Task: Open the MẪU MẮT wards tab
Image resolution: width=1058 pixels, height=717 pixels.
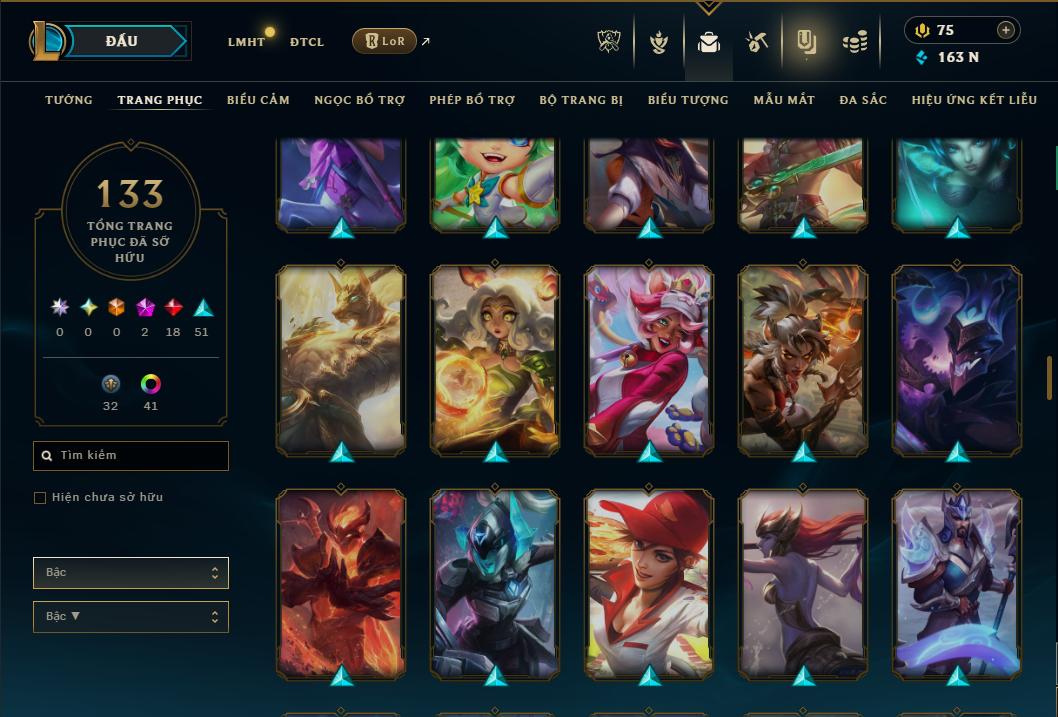Action: tap(784, 100)
